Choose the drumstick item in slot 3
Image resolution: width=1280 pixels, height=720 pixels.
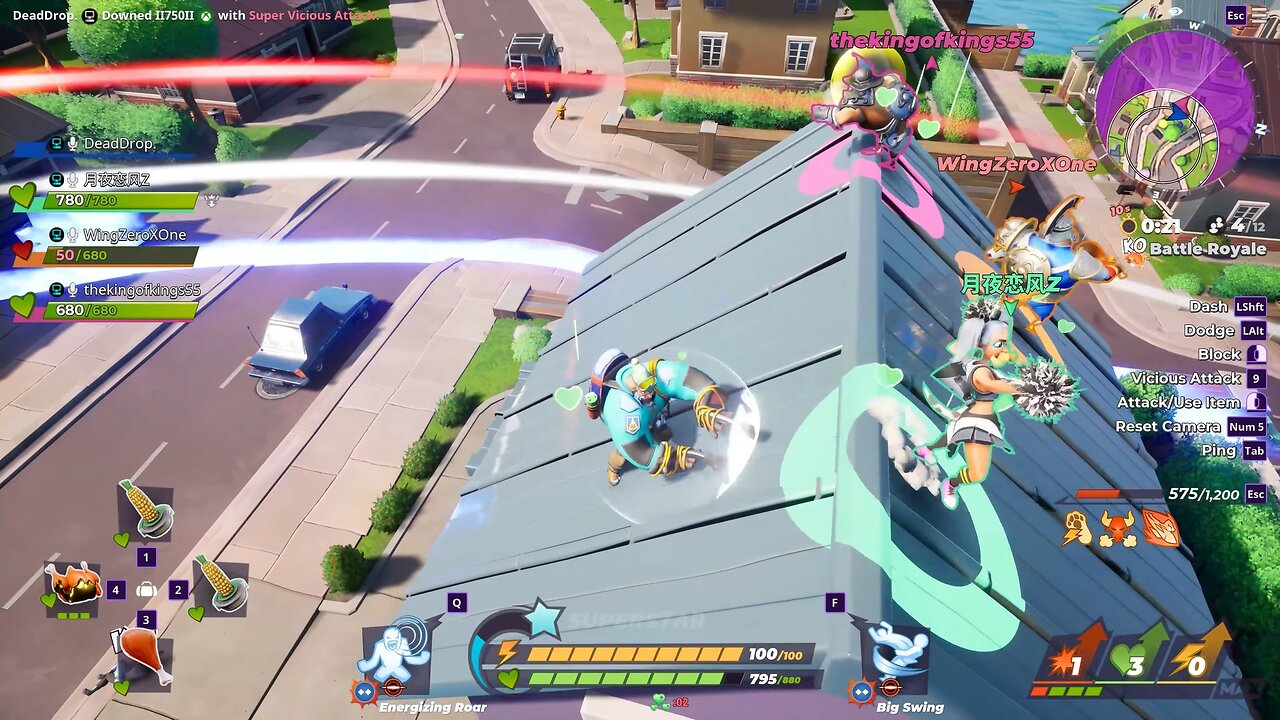[145, 658]
